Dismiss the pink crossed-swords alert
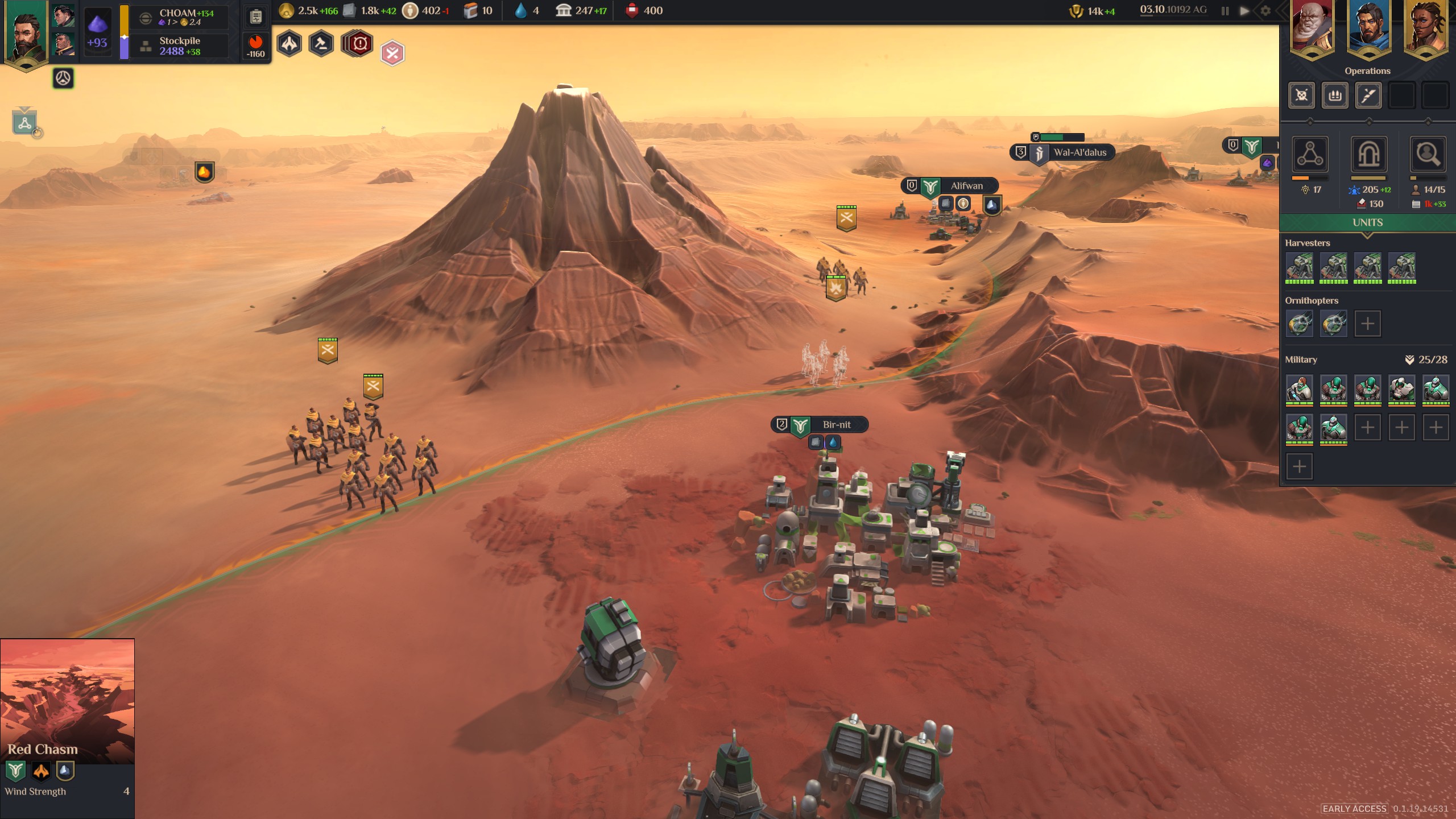The image size is (1456, 819). [x=392, y=53]
